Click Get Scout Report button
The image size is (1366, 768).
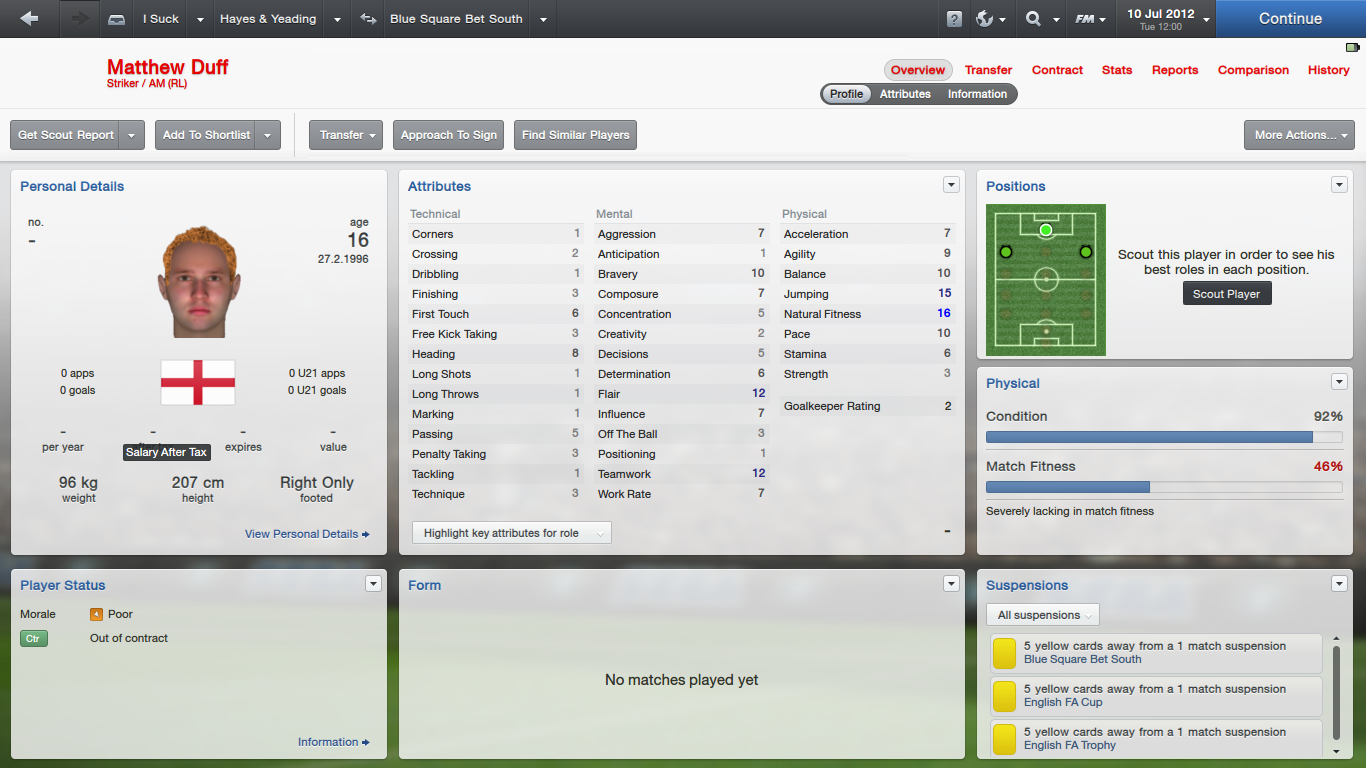pos(66,135)
